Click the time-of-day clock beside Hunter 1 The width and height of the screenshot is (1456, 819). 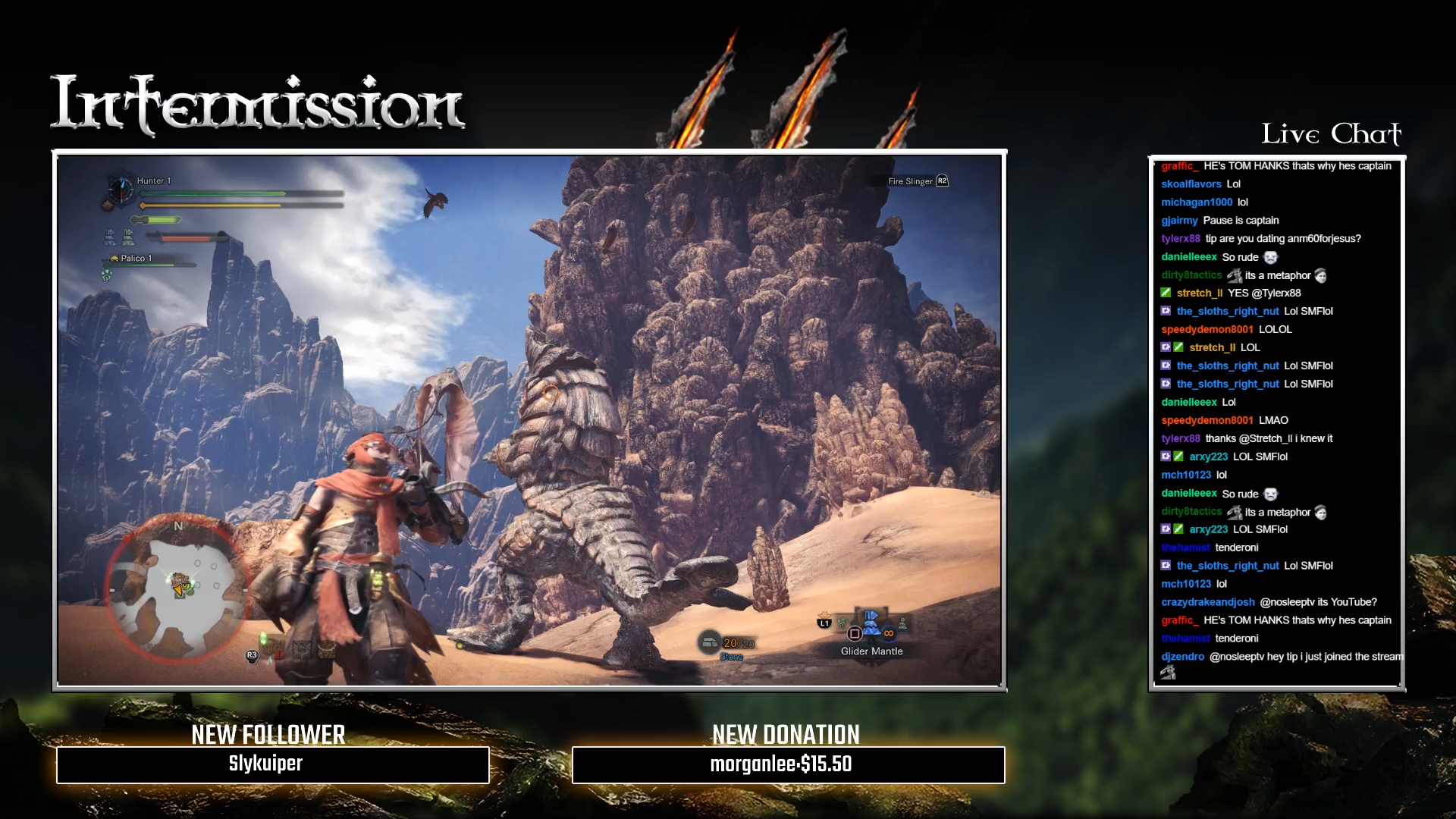point(120,189)
